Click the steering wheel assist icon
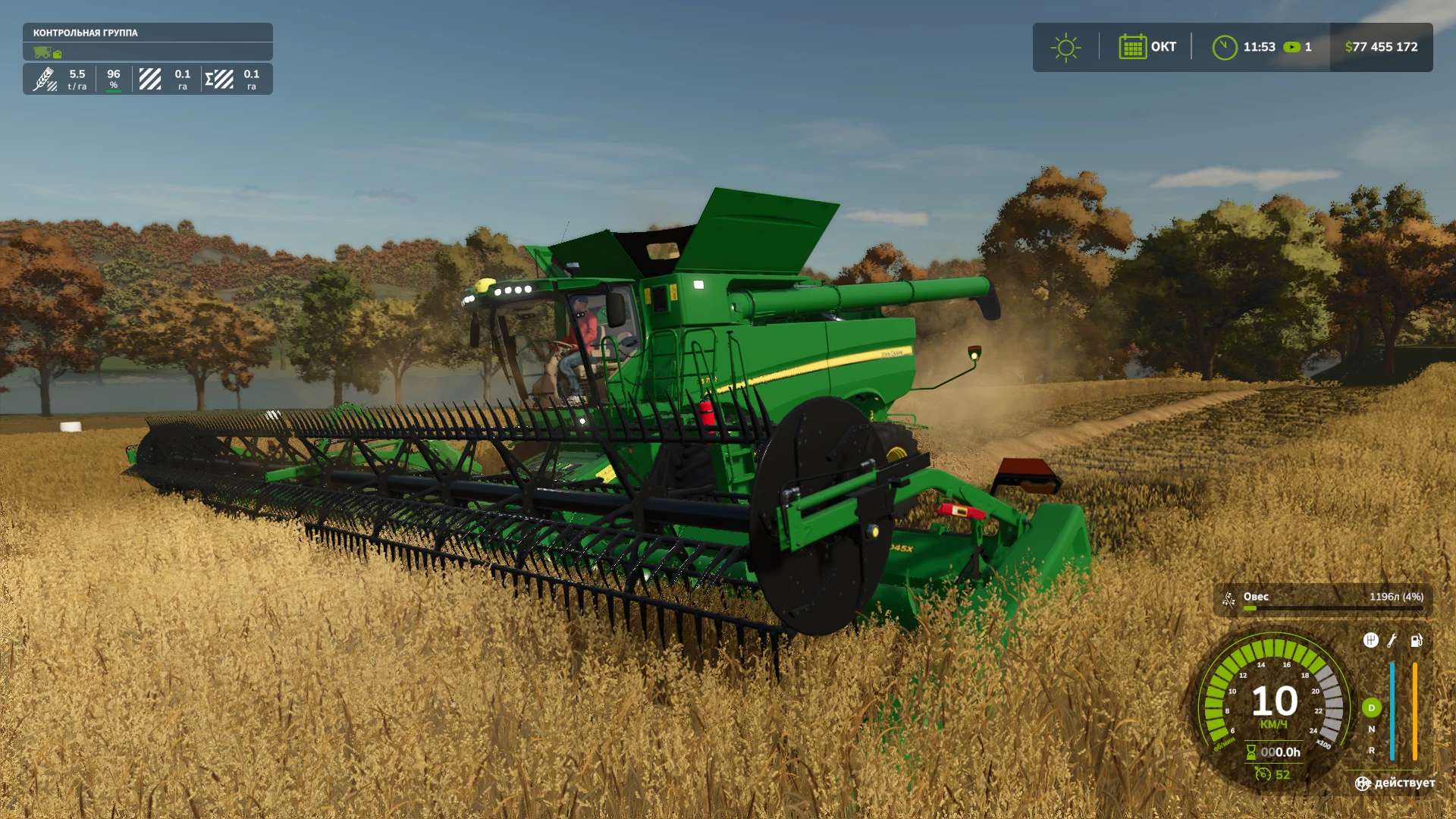1456x819 pixels. 1363,783
